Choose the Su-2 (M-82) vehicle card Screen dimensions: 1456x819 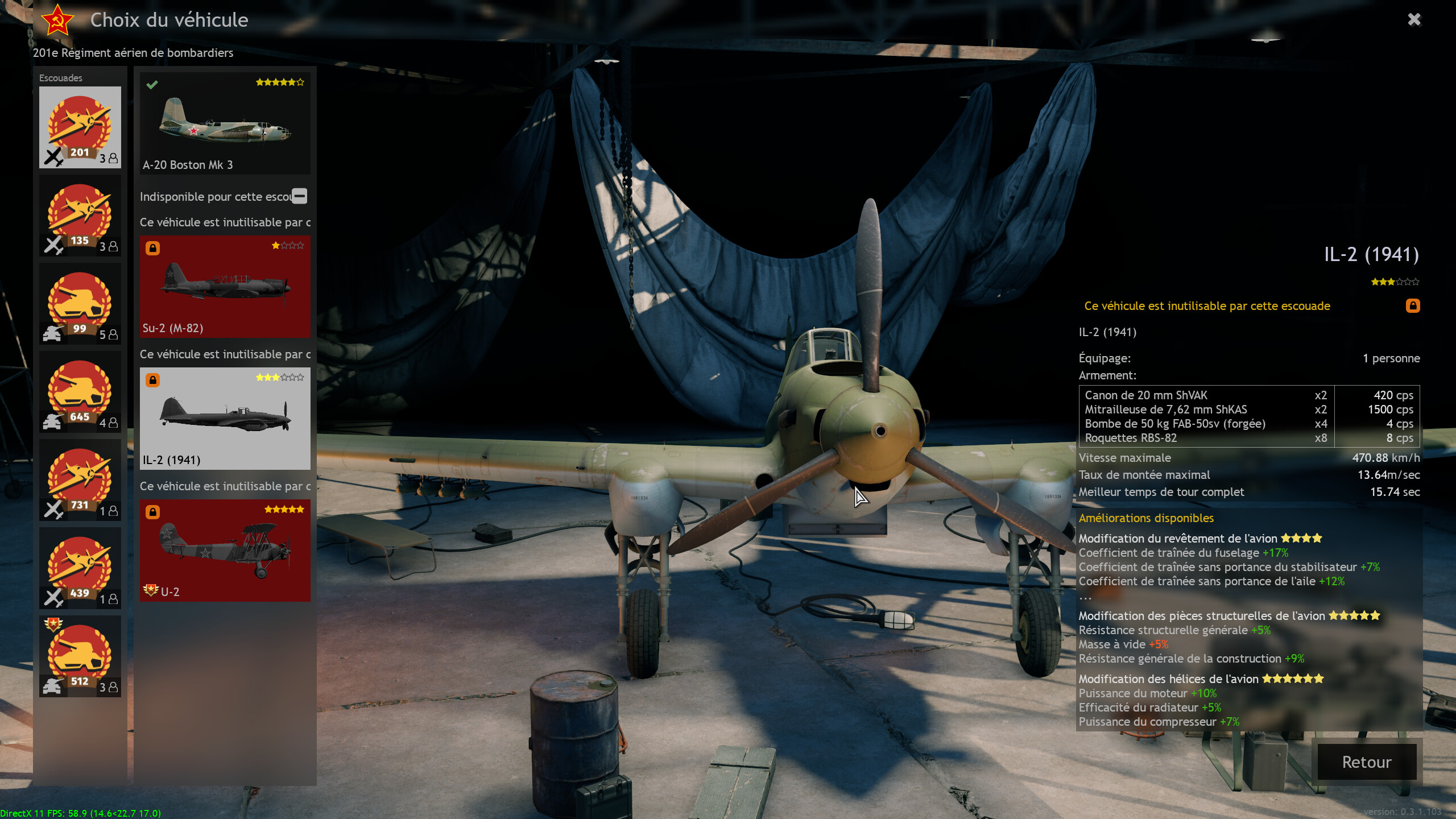(x=225, y=286)
